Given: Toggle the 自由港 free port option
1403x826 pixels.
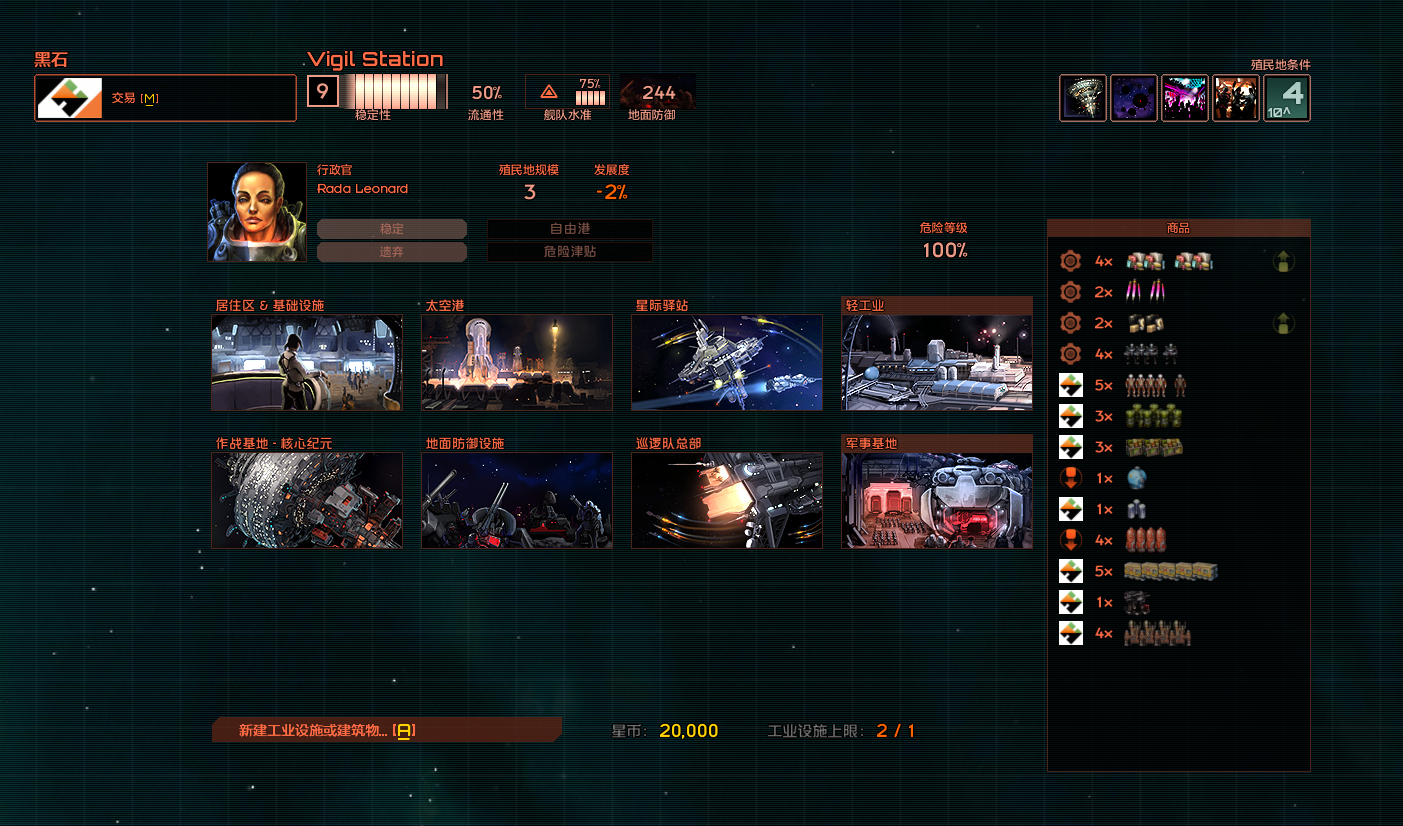Looking at the screenshot, I should (x=570, y=229).
